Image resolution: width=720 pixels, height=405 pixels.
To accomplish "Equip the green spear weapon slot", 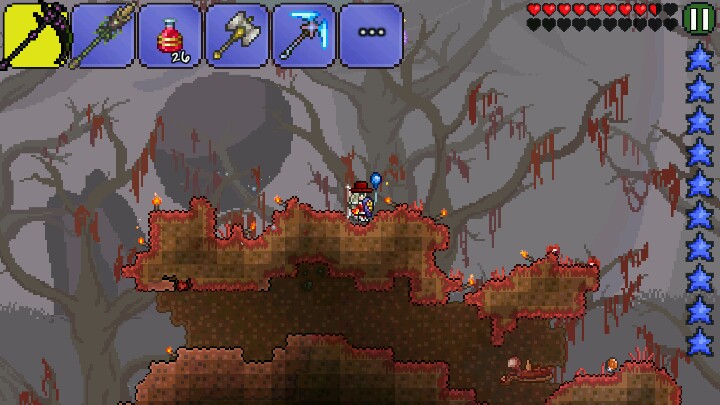I will (102, 35).
